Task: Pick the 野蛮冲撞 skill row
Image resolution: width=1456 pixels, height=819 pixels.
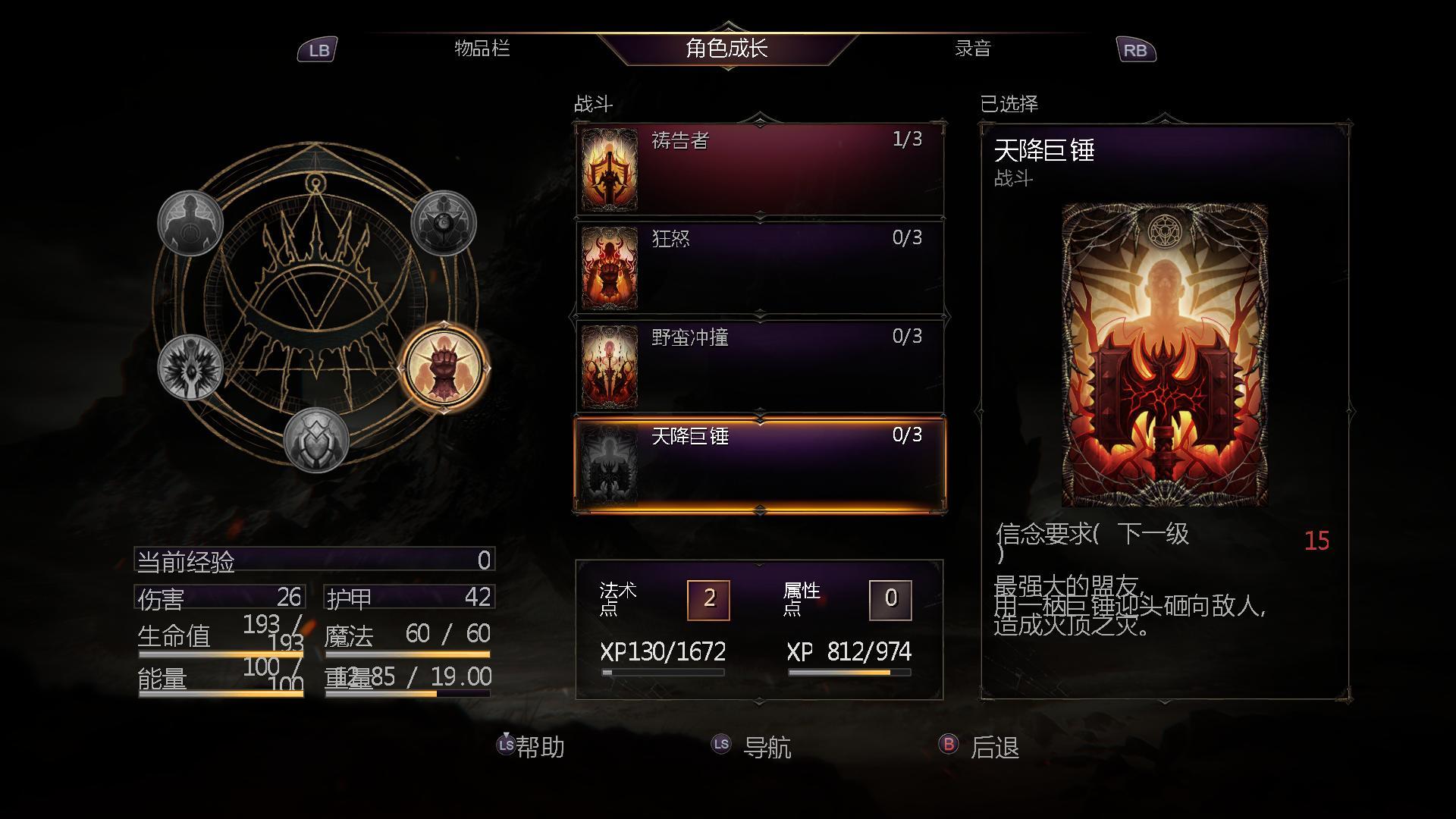Action: click(760, 366)
